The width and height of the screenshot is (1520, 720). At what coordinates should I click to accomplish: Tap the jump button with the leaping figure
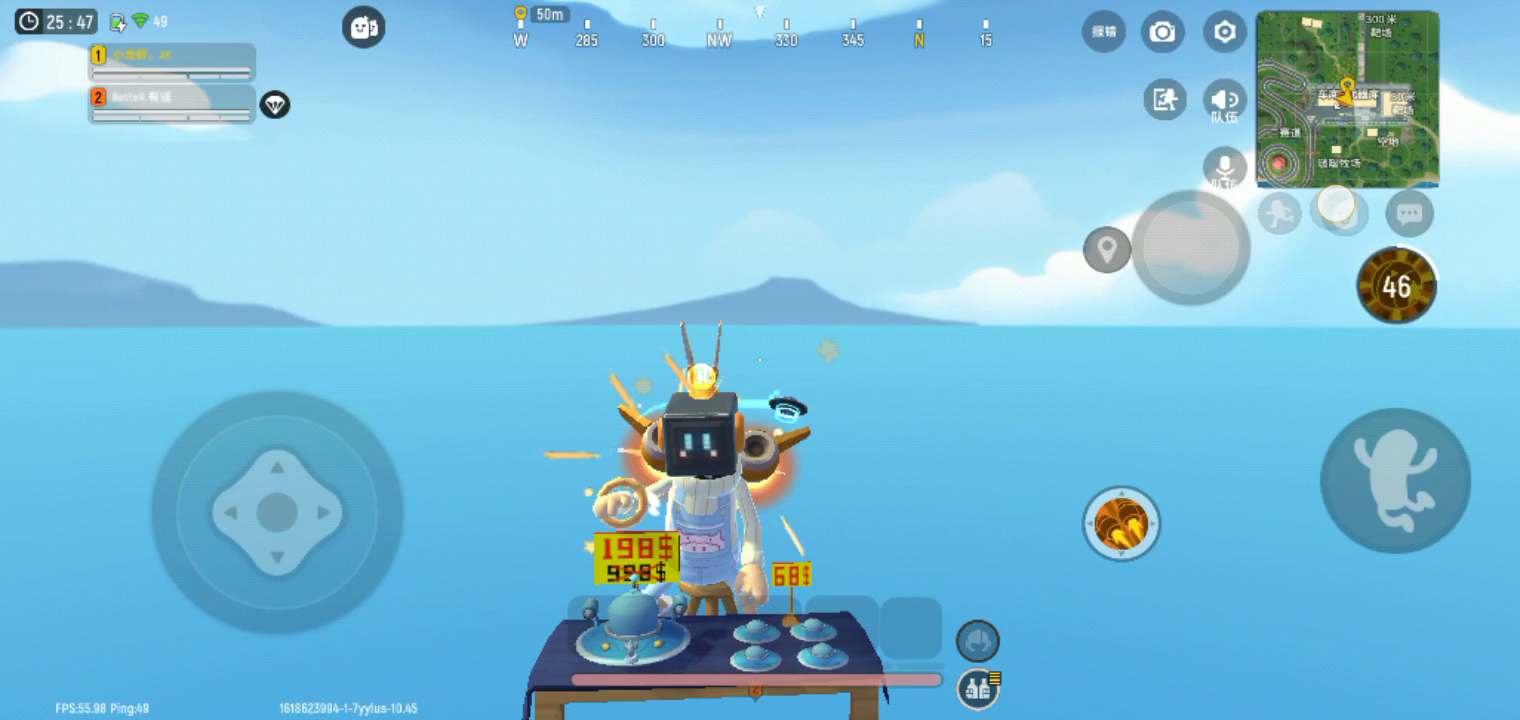click(1395, 480)
